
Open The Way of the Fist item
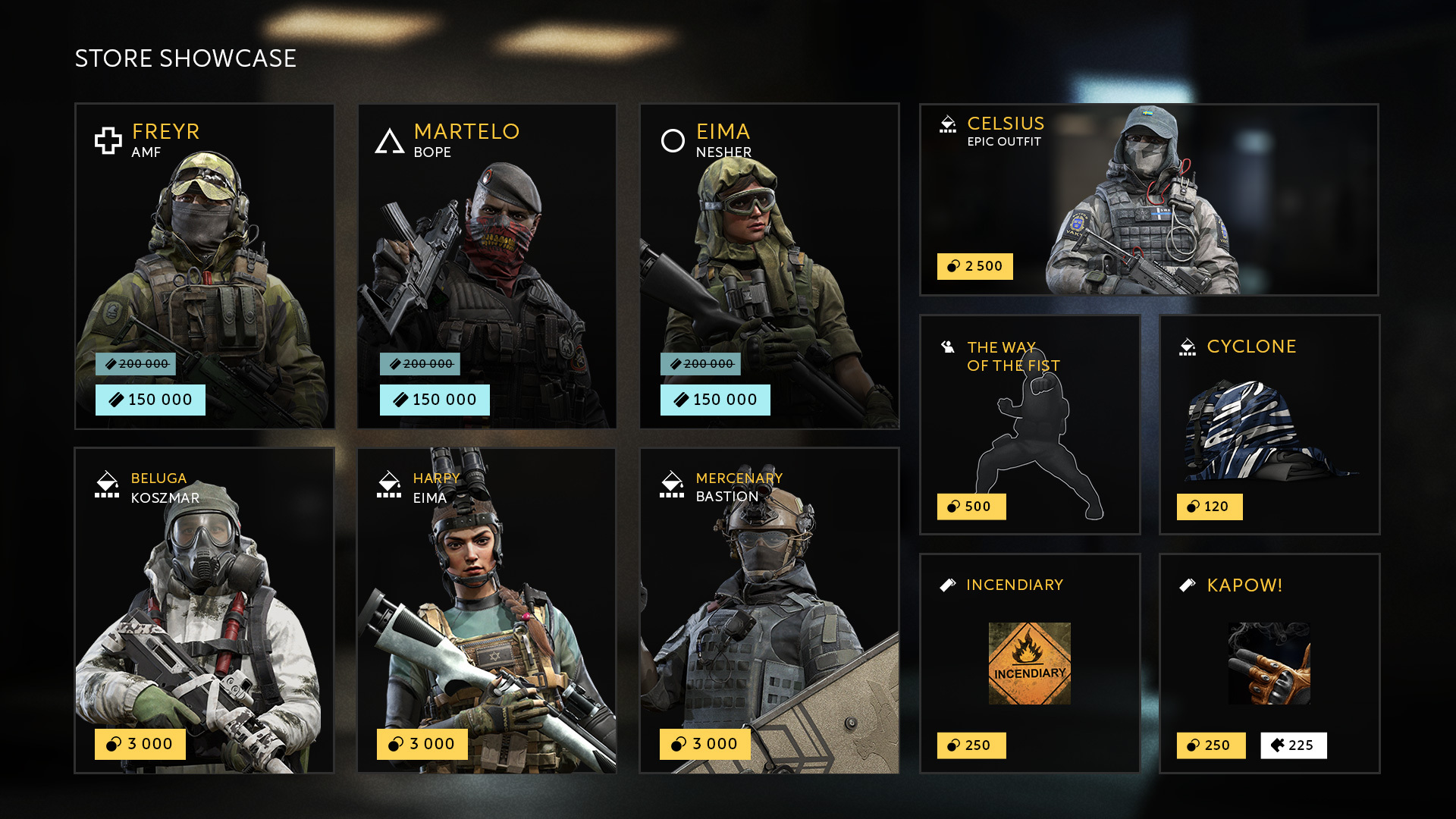coord(1030,425)
